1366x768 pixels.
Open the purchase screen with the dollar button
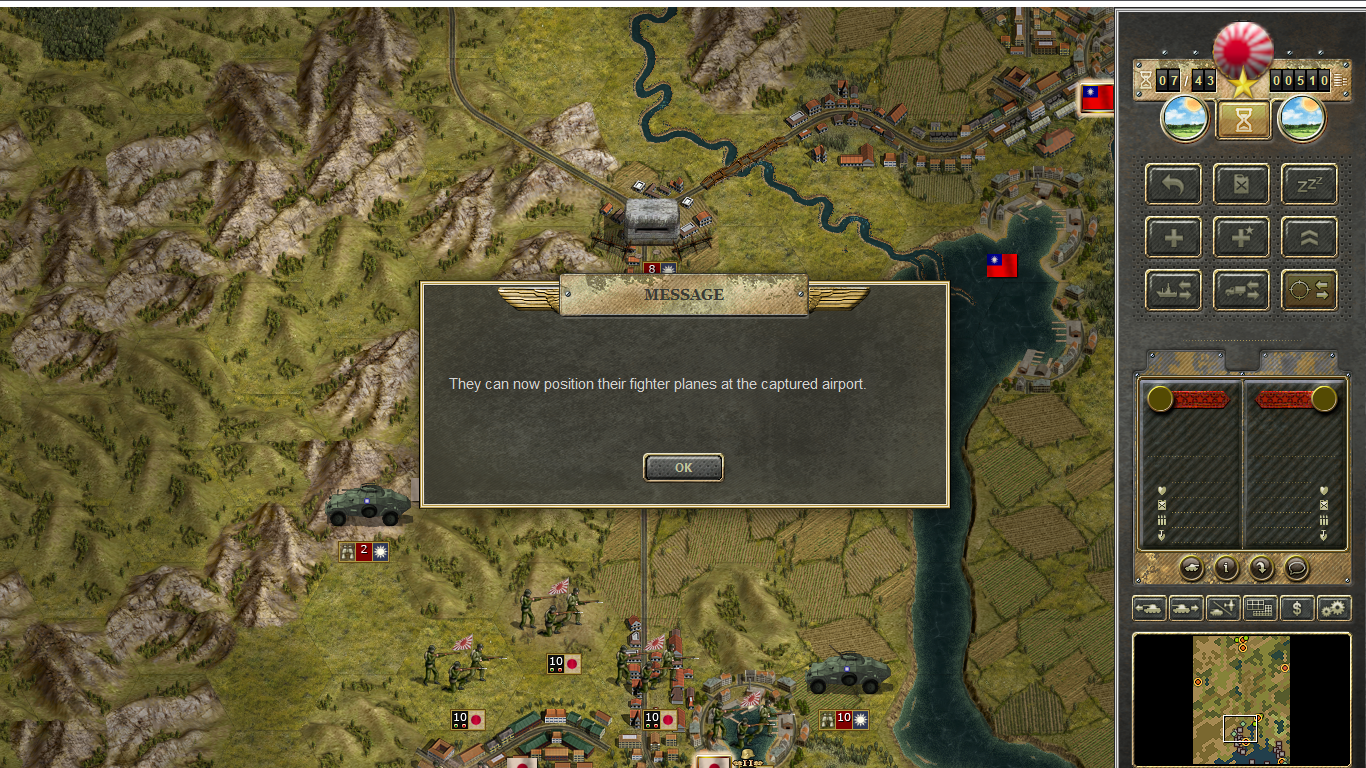point(1297,607)
